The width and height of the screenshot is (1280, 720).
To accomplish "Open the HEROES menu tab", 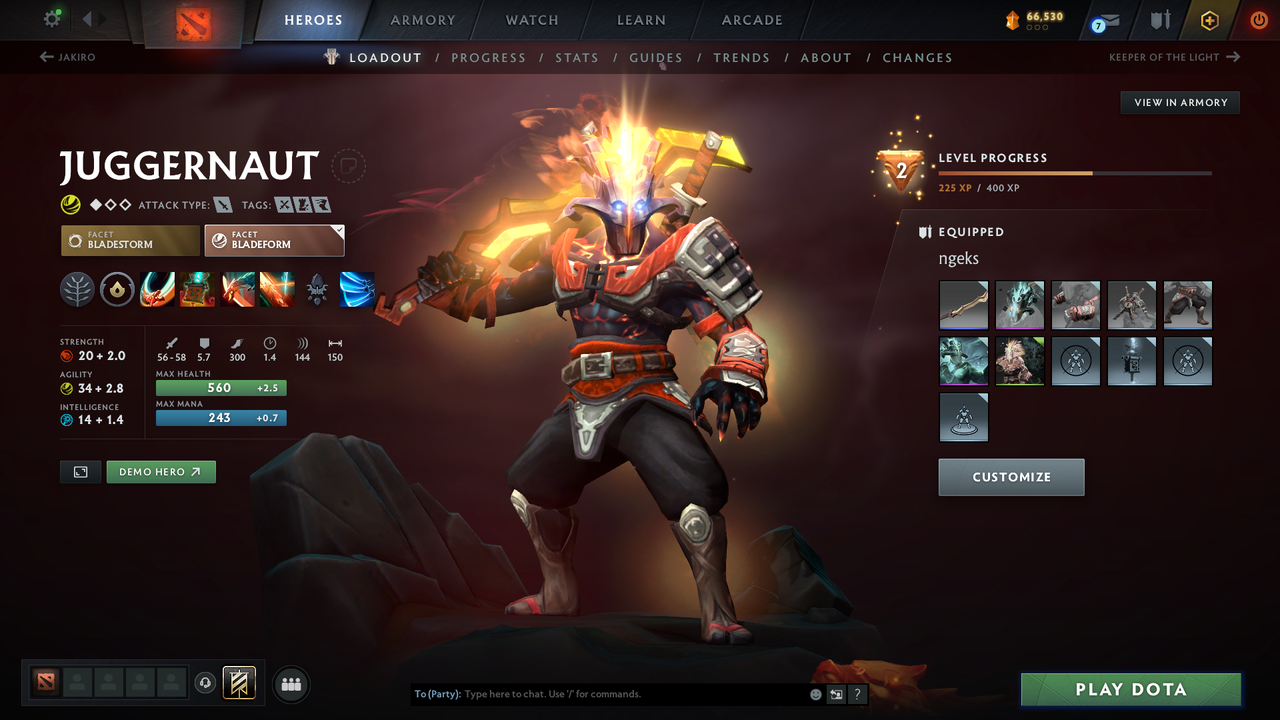I will [313, 19].
